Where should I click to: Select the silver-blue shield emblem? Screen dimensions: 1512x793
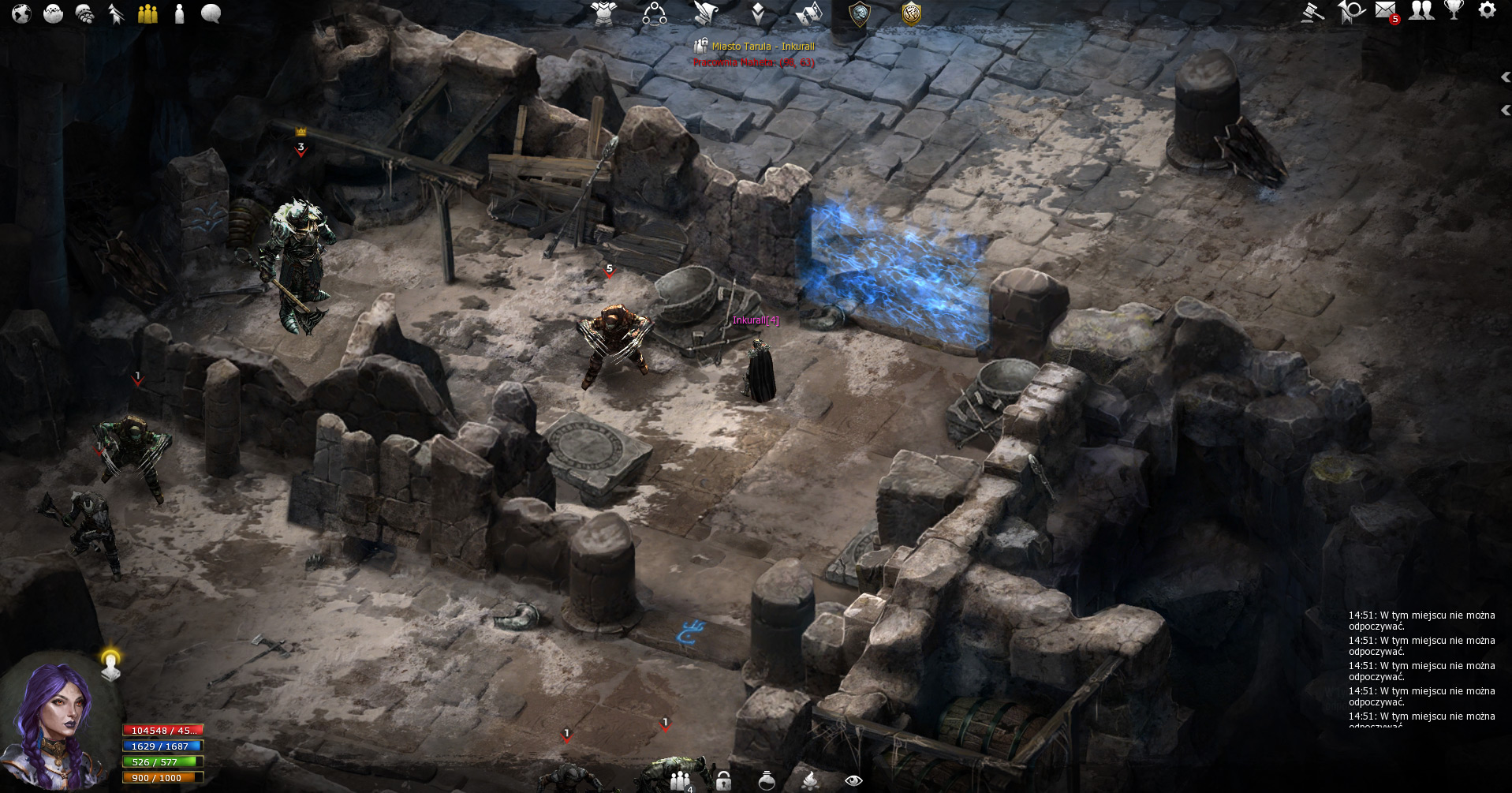click(x=859, y=13)
